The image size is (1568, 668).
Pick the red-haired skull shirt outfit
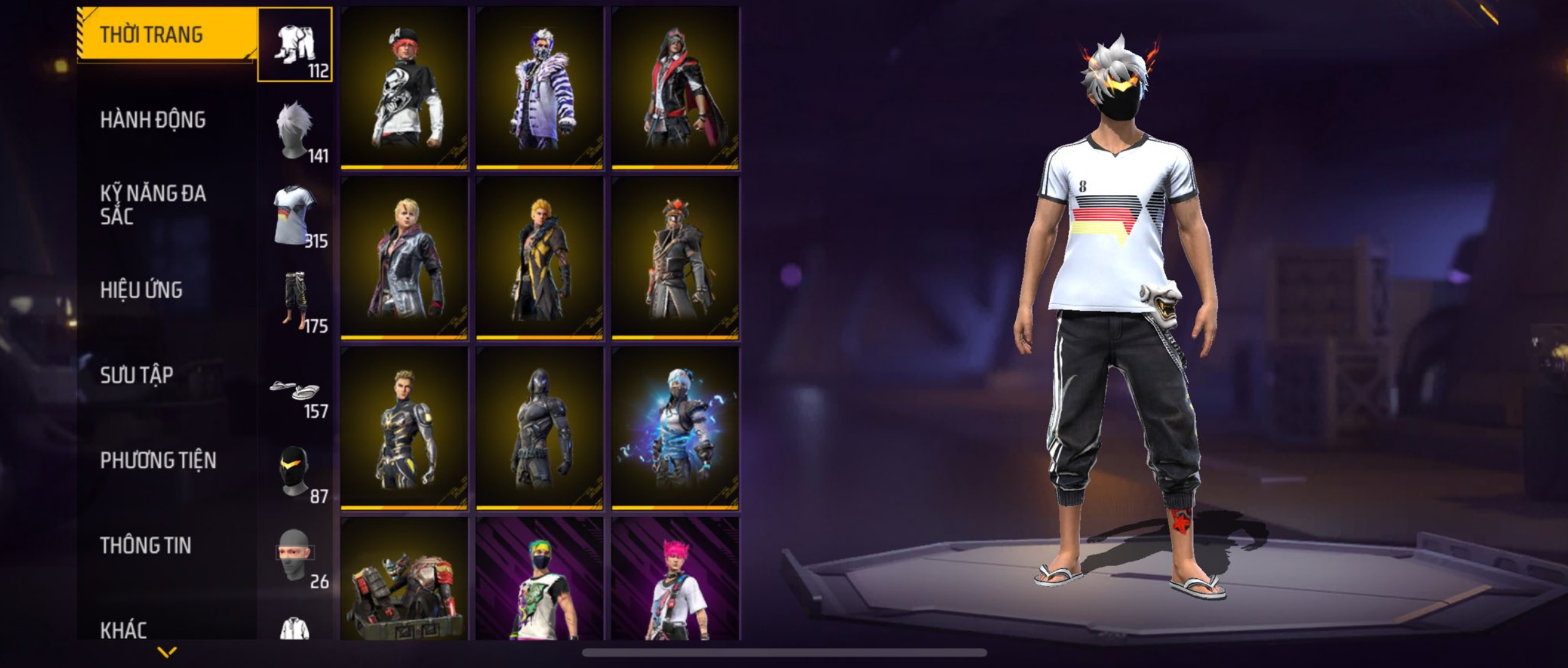coord(404,87)
